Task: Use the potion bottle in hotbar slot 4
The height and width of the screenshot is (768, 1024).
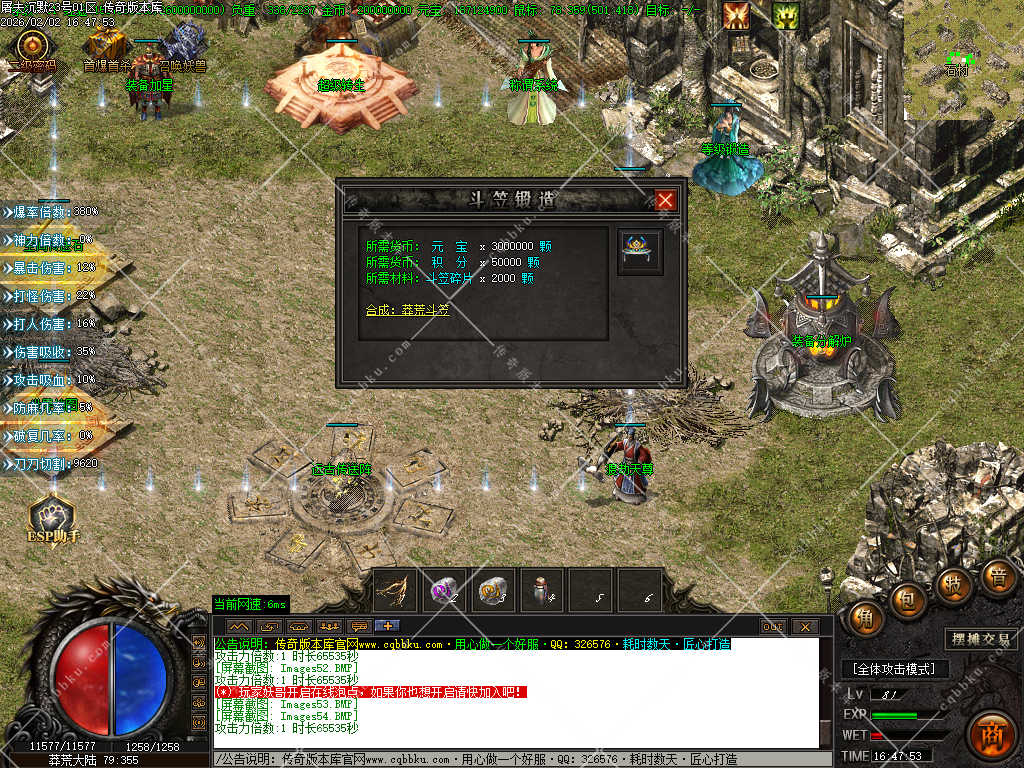Action: pos(541,590)
